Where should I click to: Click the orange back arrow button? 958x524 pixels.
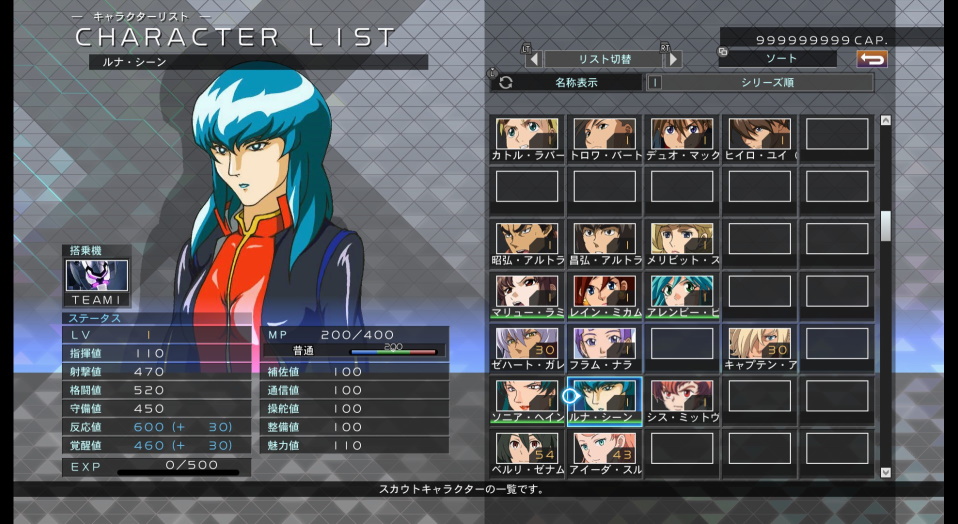pos(872,59)
